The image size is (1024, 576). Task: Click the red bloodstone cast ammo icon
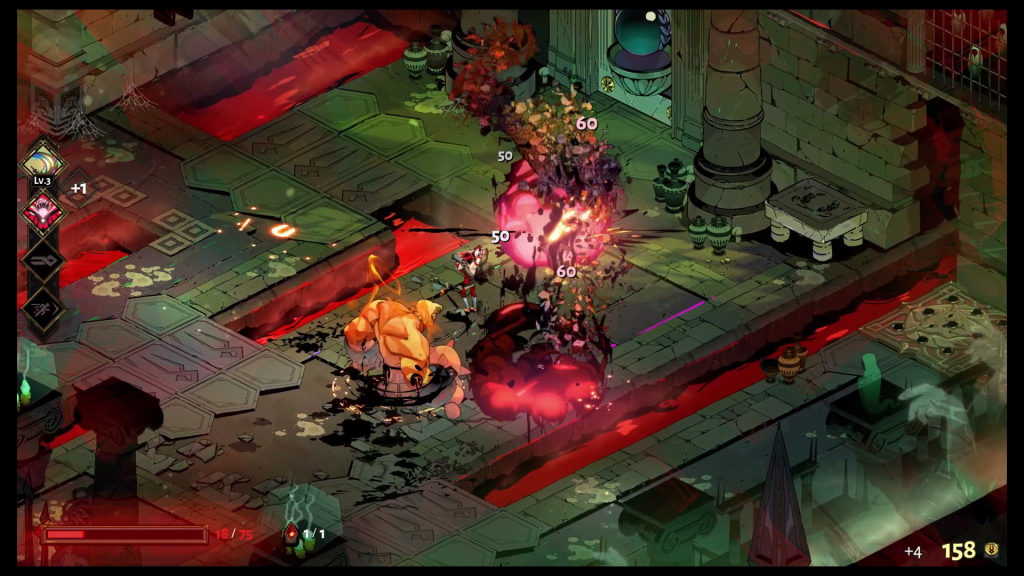pos(291,533)
